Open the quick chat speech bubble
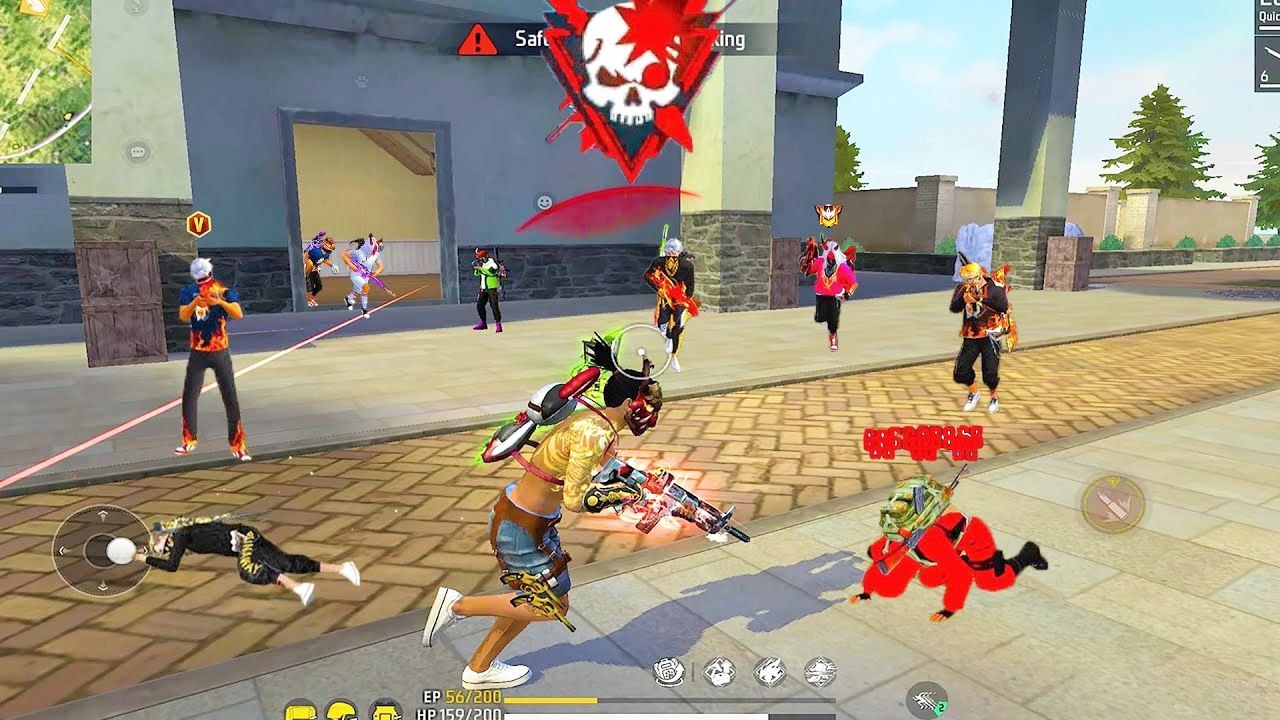1280x720 pixels. (x=138, y=152)
